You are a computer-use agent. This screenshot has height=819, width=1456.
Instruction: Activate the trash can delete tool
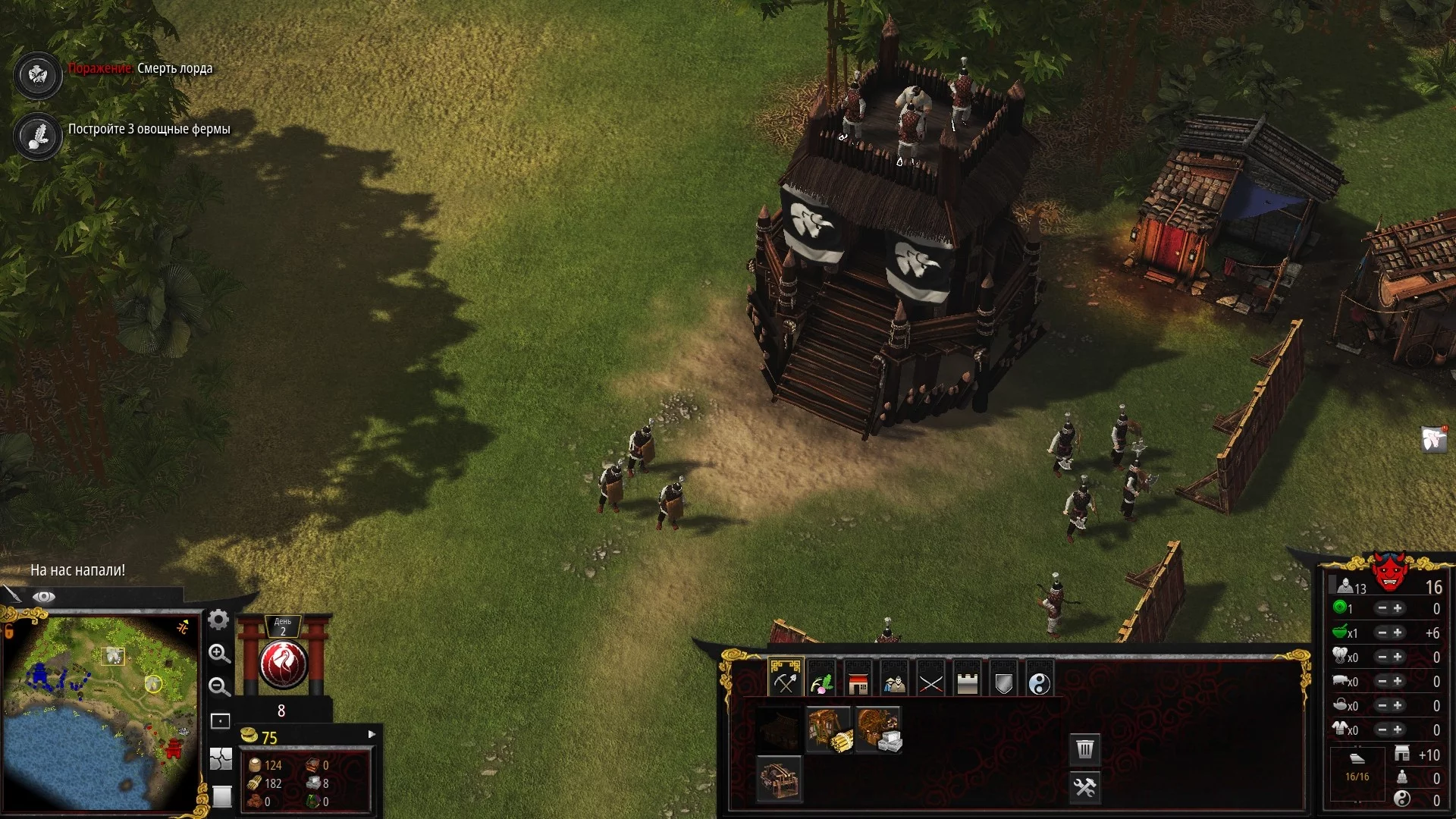coord(1085,749)
